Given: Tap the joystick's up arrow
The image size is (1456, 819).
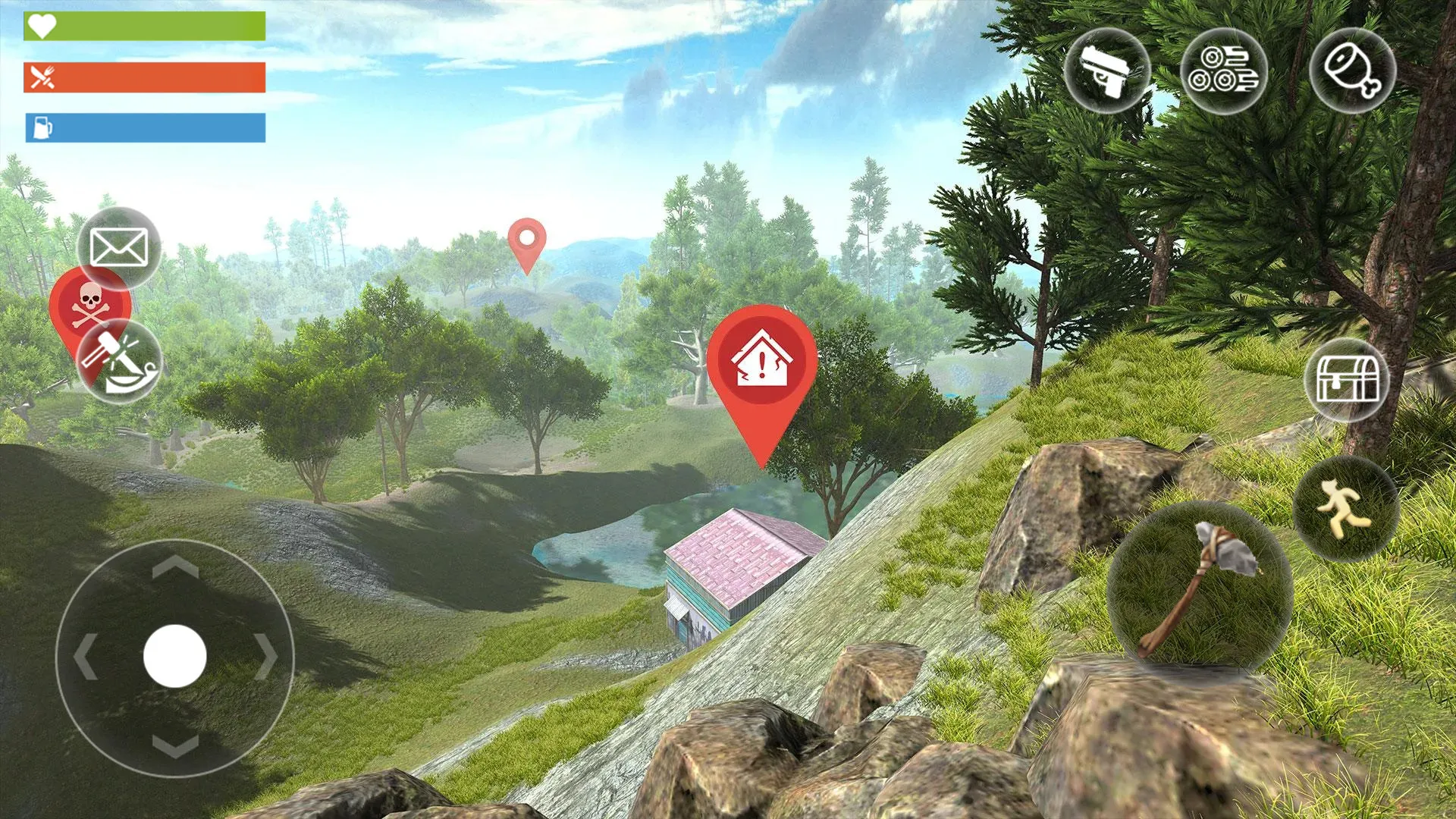Looking at the screenshot, I should point(175,566).
